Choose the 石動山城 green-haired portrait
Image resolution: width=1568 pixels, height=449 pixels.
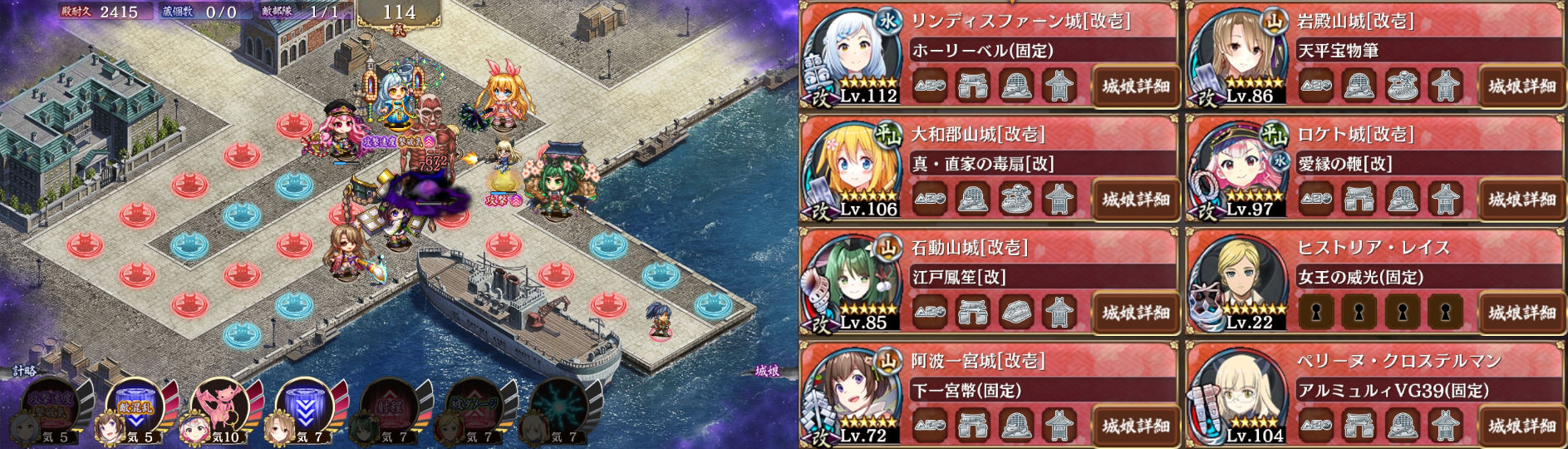point(852,281)
